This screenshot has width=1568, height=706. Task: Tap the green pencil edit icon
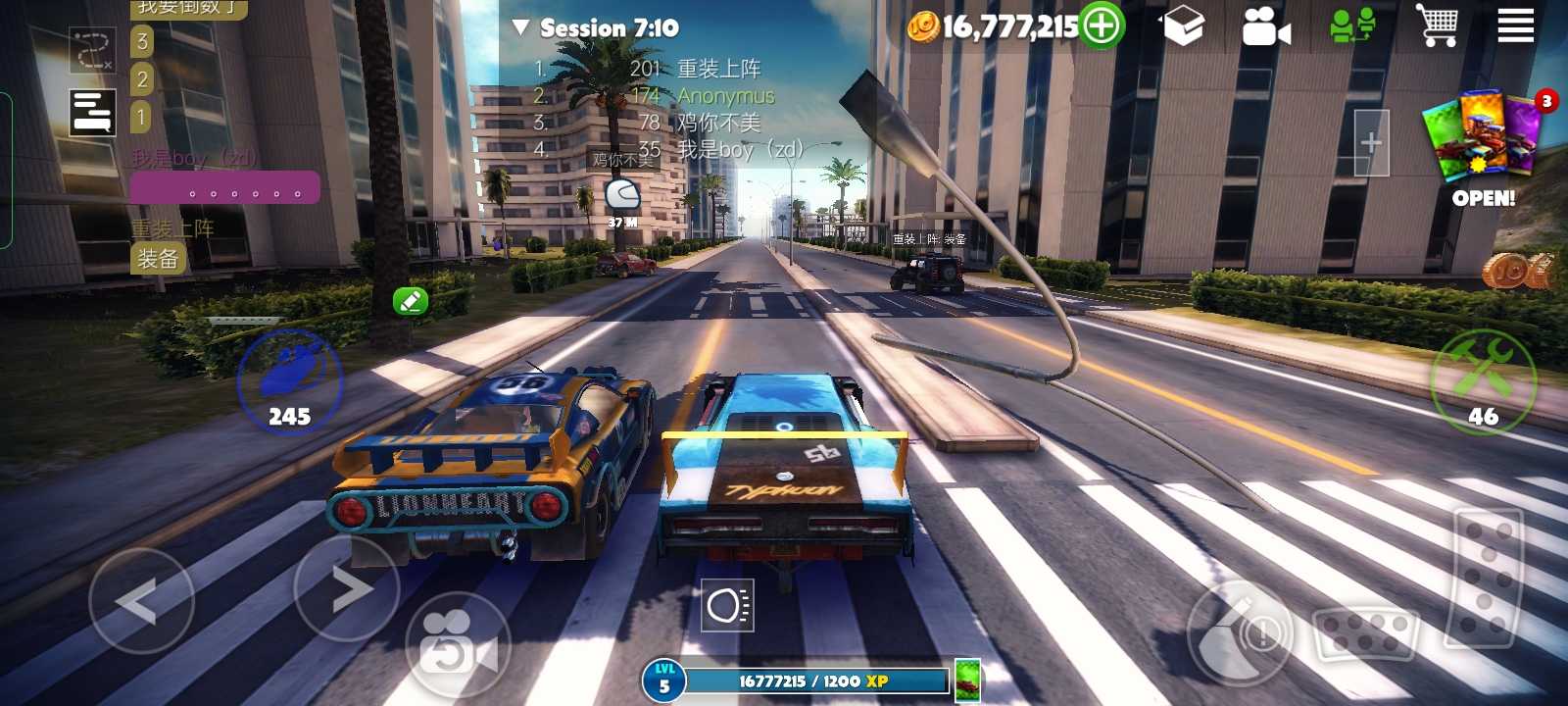[411, 301]
